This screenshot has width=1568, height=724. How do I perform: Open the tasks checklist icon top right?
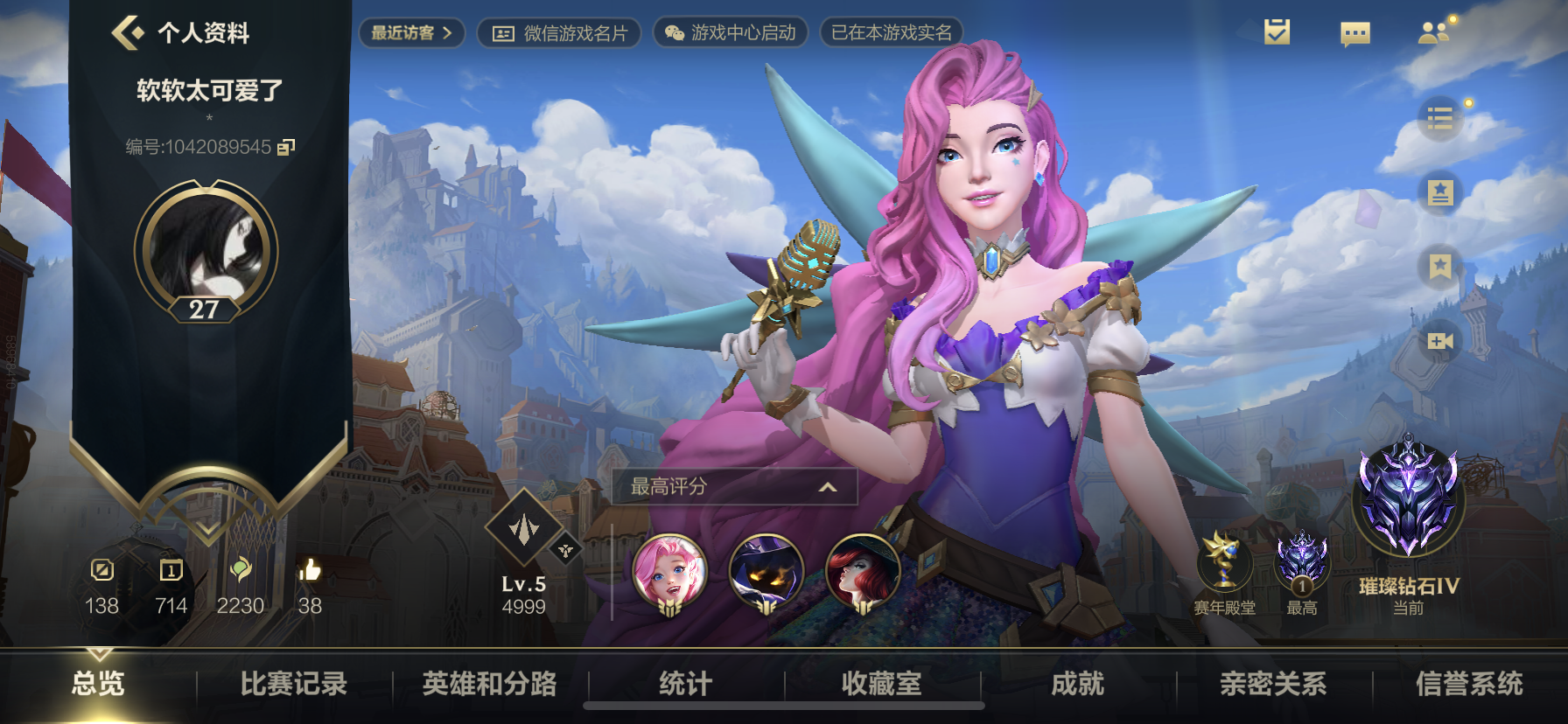pos(1276,31)
